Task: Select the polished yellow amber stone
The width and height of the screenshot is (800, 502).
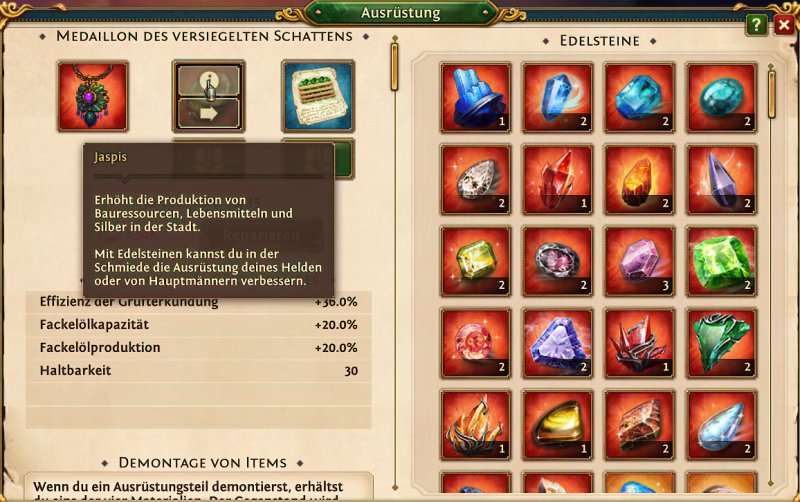Action: [557, 425]
